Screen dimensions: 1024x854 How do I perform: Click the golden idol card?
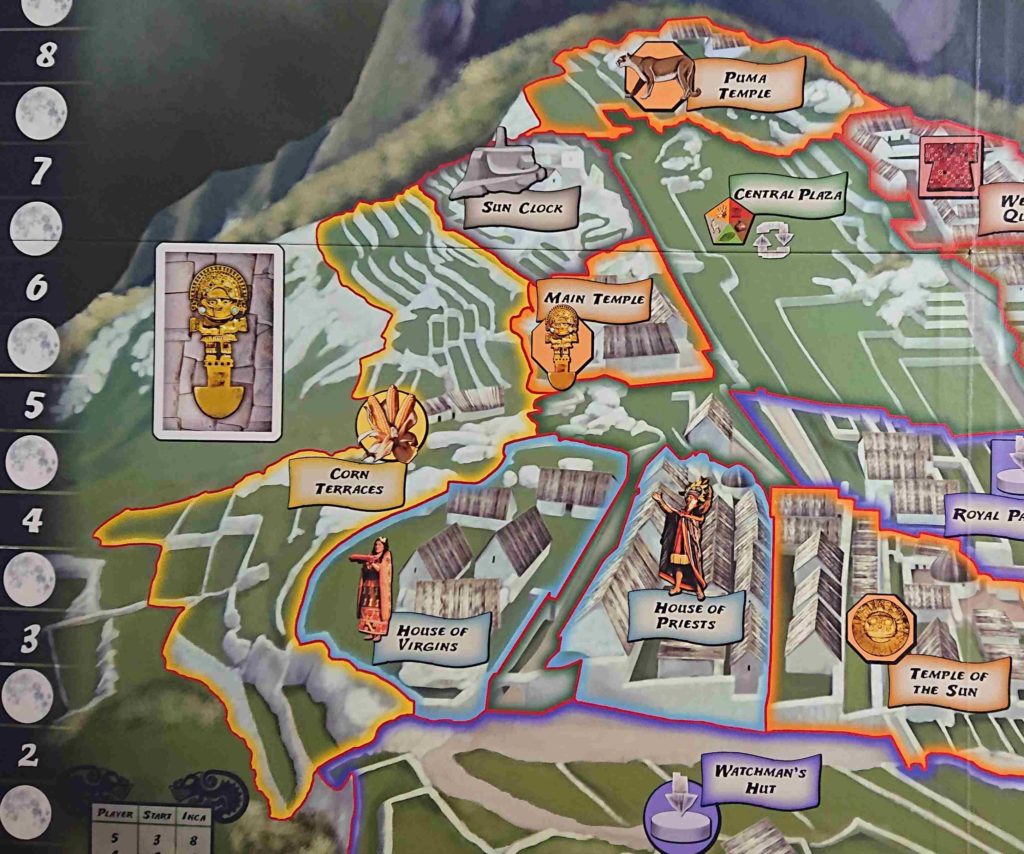219,341
